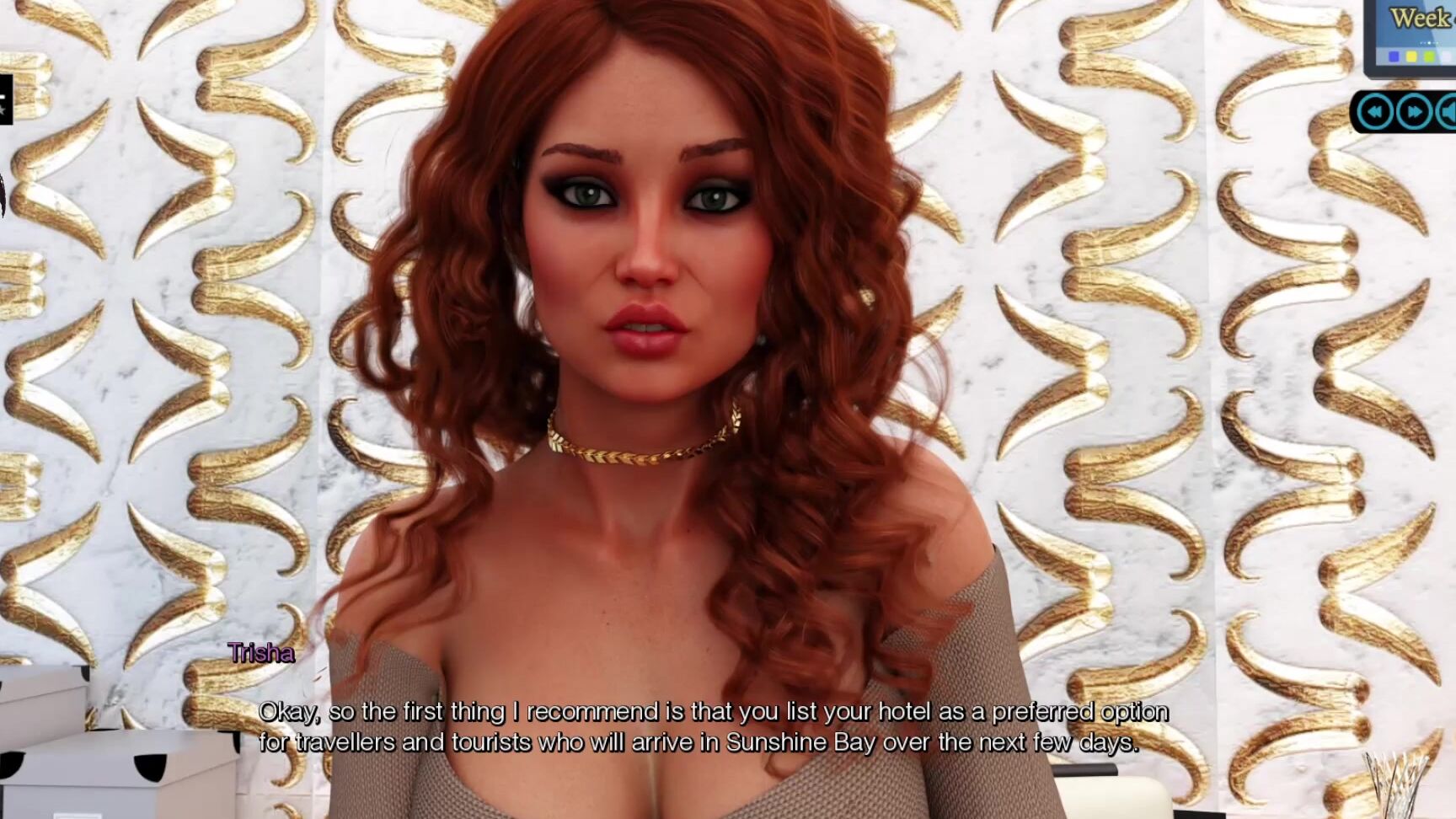
Task: Open the white app tile on the tablet screen
Action: (1448, 56)
